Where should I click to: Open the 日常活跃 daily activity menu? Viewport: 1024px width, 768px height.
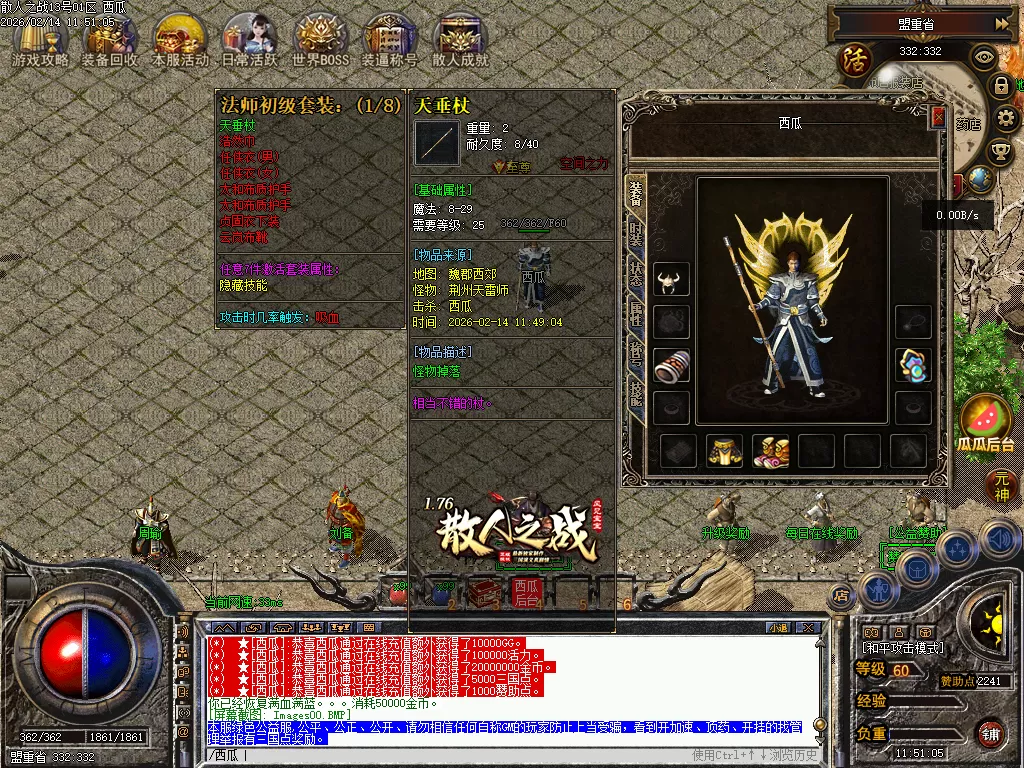pyautogui.click(x=250, y=42)
